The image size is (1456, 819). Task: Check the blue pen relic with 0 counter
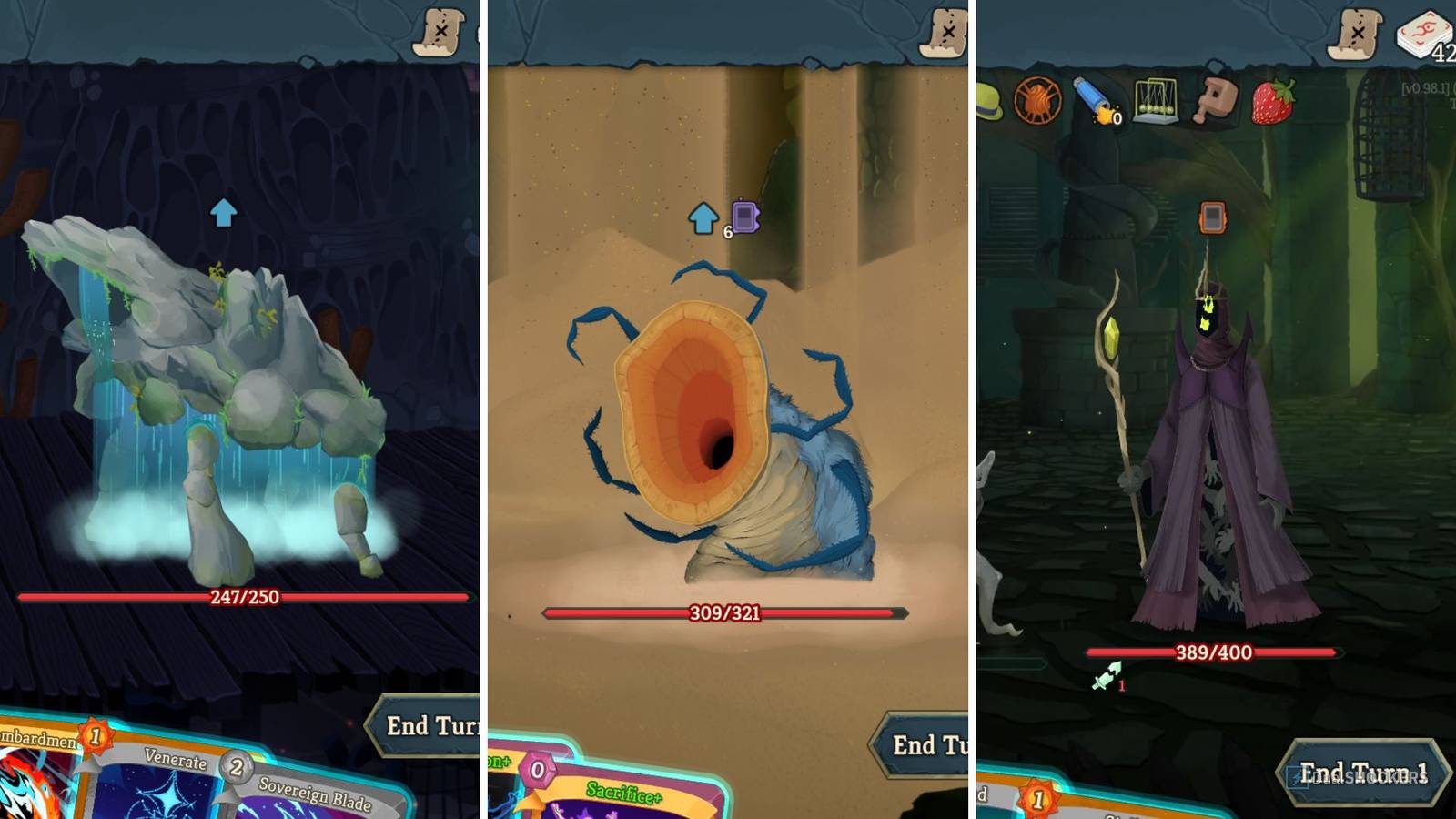(1098, 100)
